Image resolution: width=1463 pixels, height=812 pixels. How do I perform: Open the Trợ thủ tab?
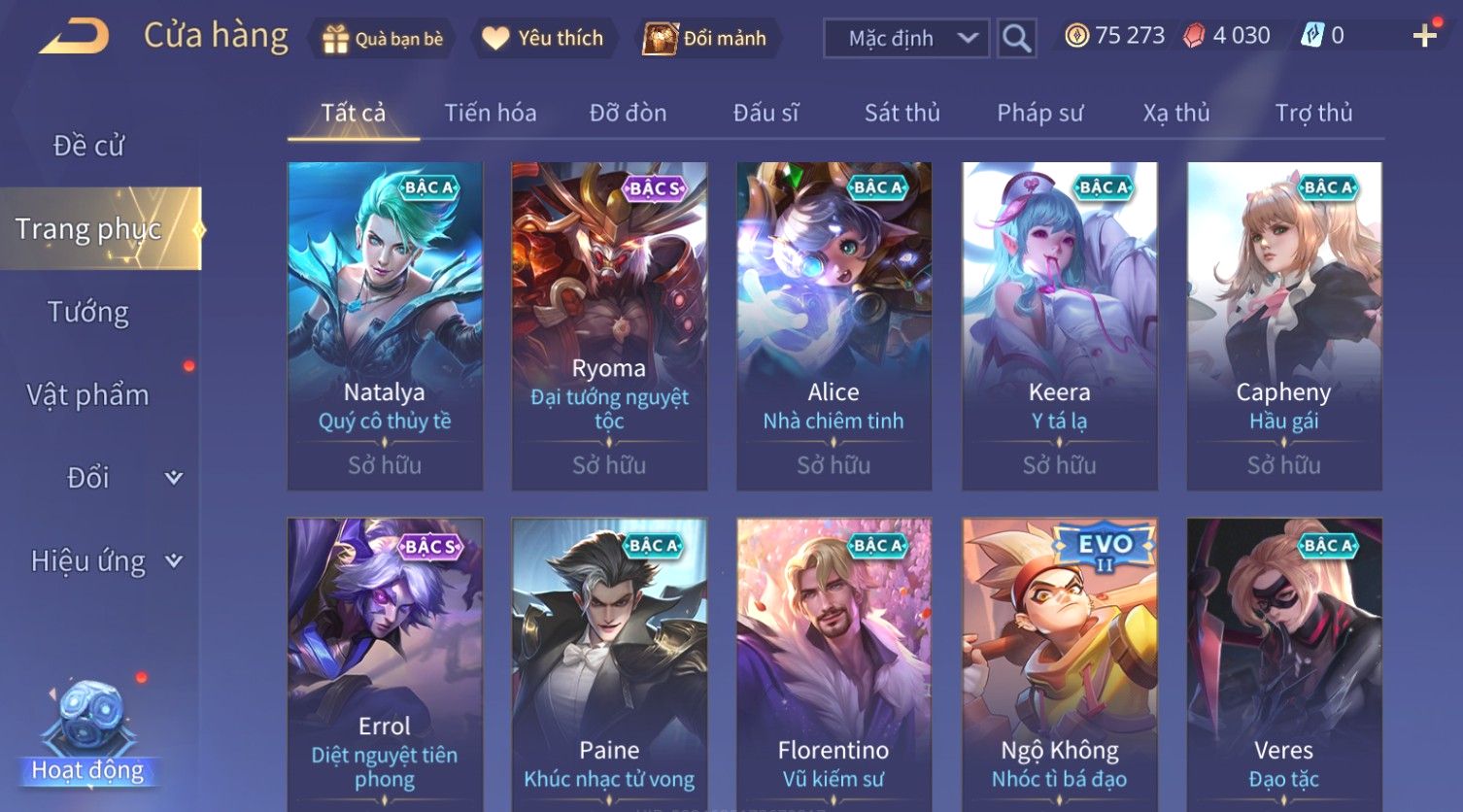(x=1312, y=113)
